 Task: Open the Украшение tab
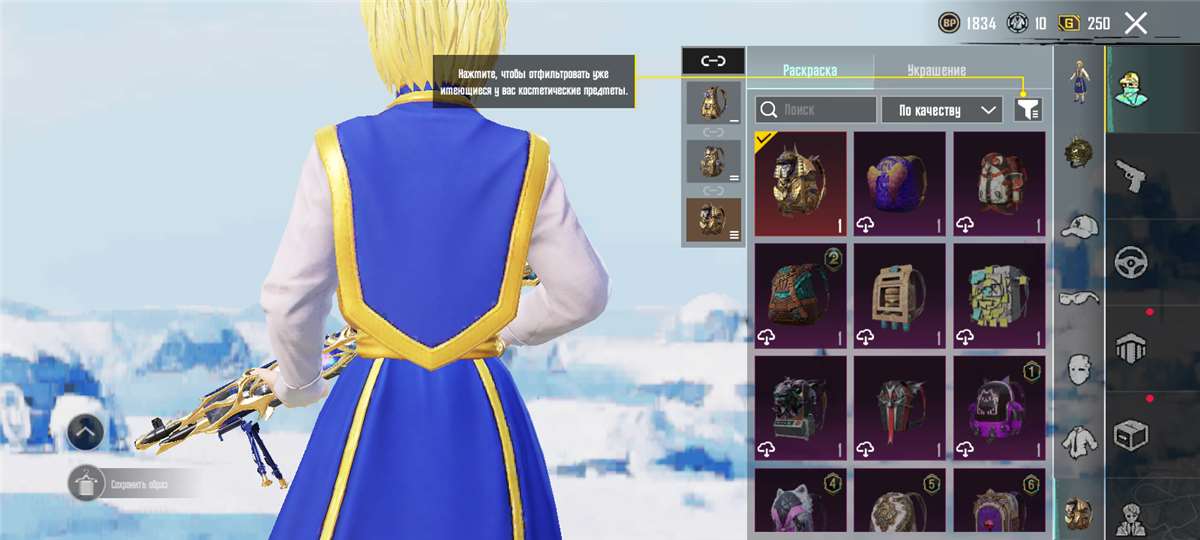coord(936,71)
